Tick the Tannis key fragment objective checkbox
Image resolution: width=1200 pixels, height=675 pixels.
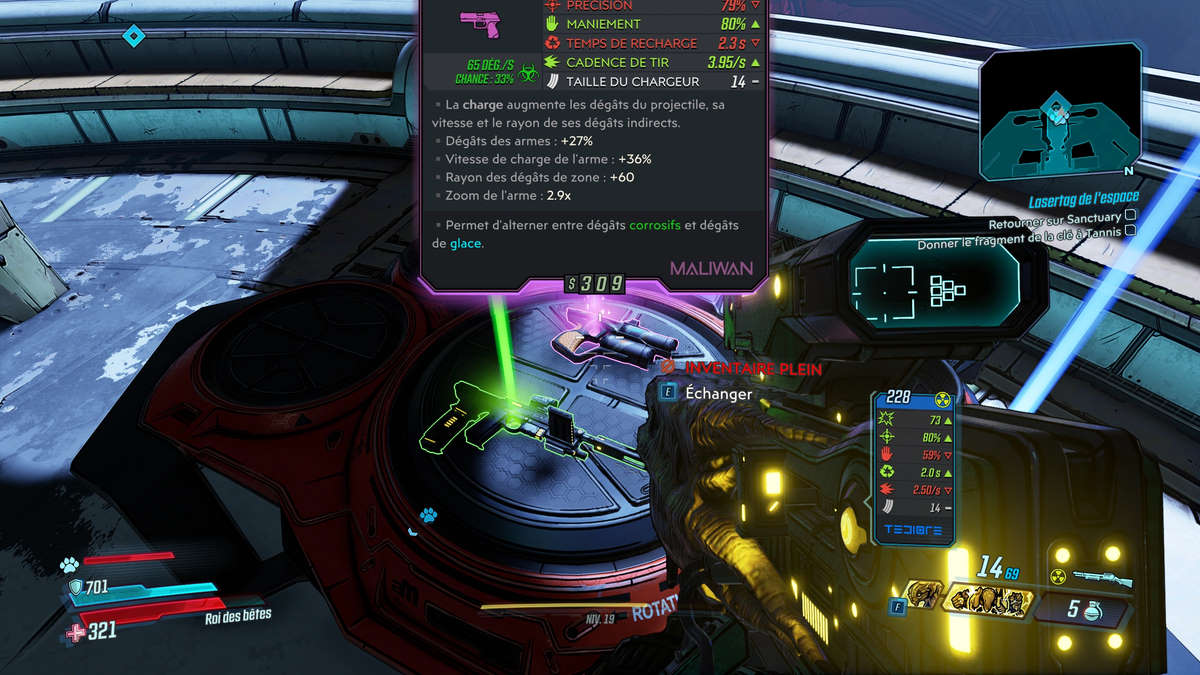pyautogui.click(x=1130, y=230)
